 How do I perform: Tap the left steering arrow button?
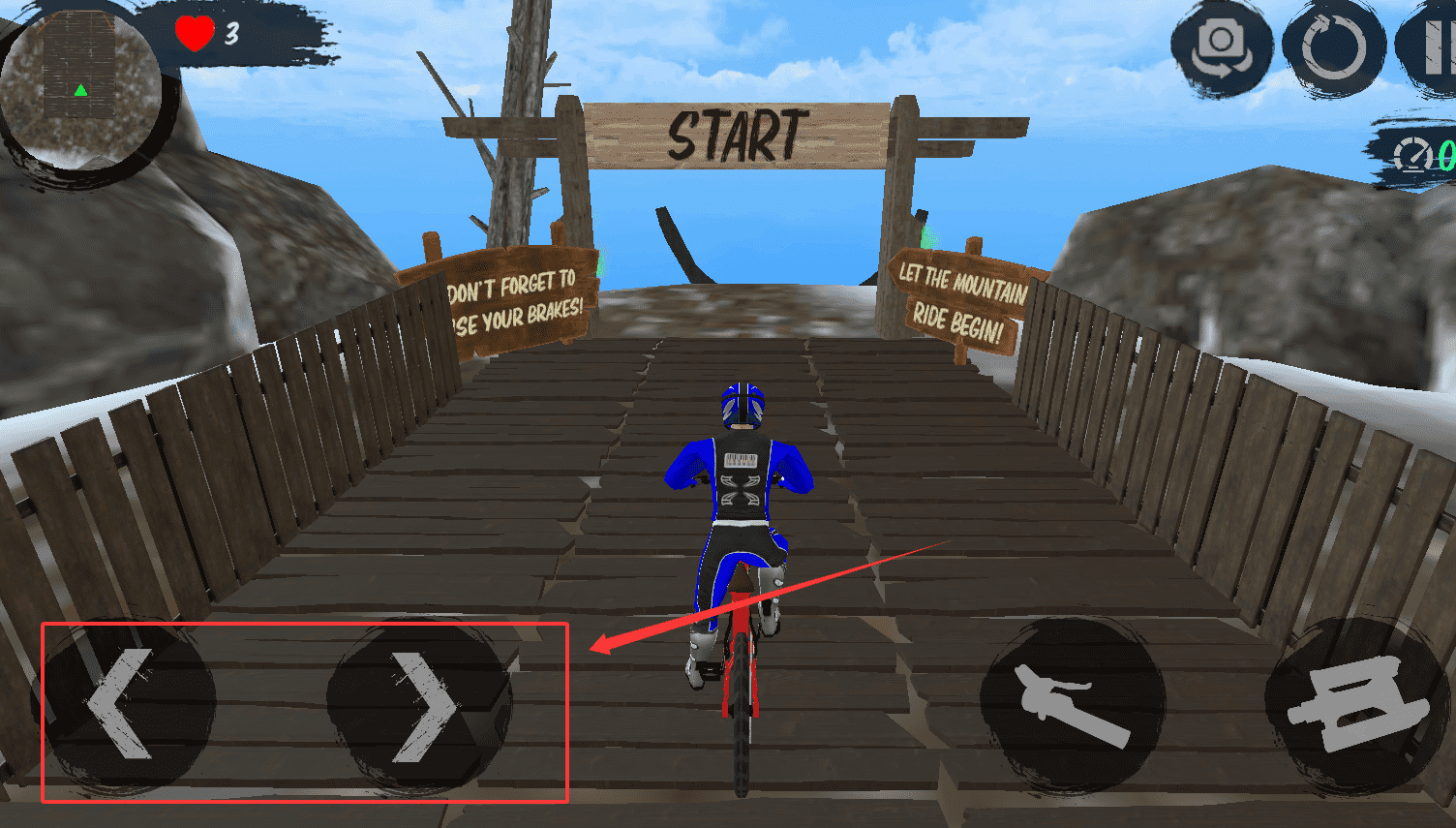click(x=123, y=702)
